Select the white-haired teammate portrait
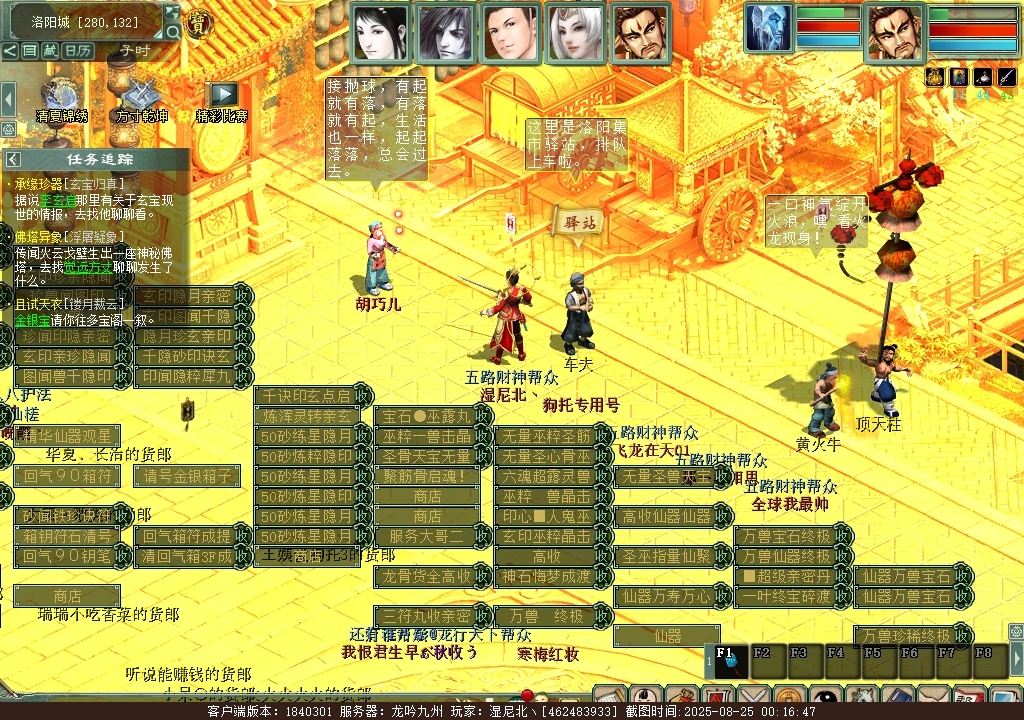This screenshot has height=720, width=1024. click(x=575, y=32)
